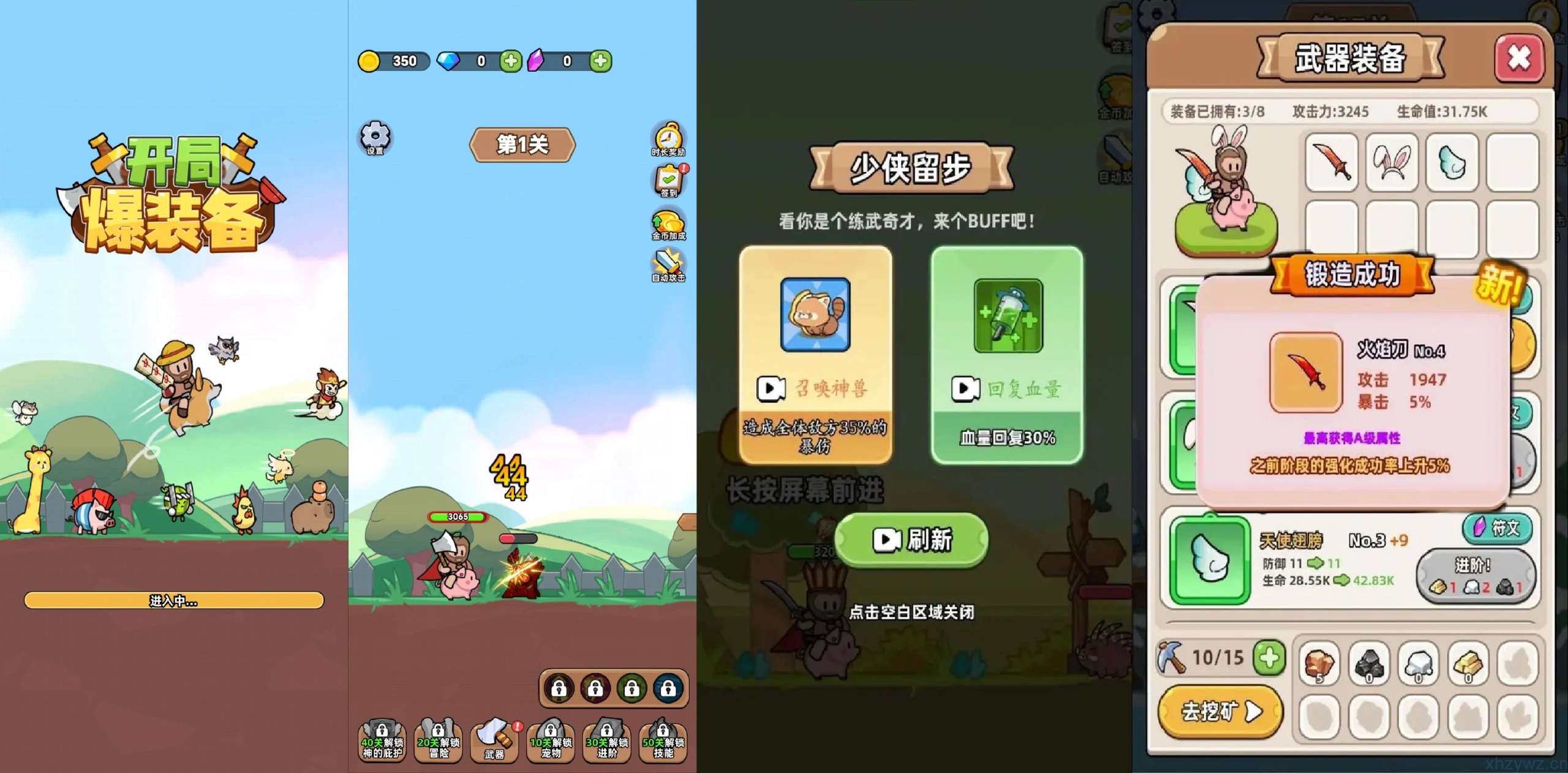Click the 时长奖励 timer reward icon

[669, 141]
